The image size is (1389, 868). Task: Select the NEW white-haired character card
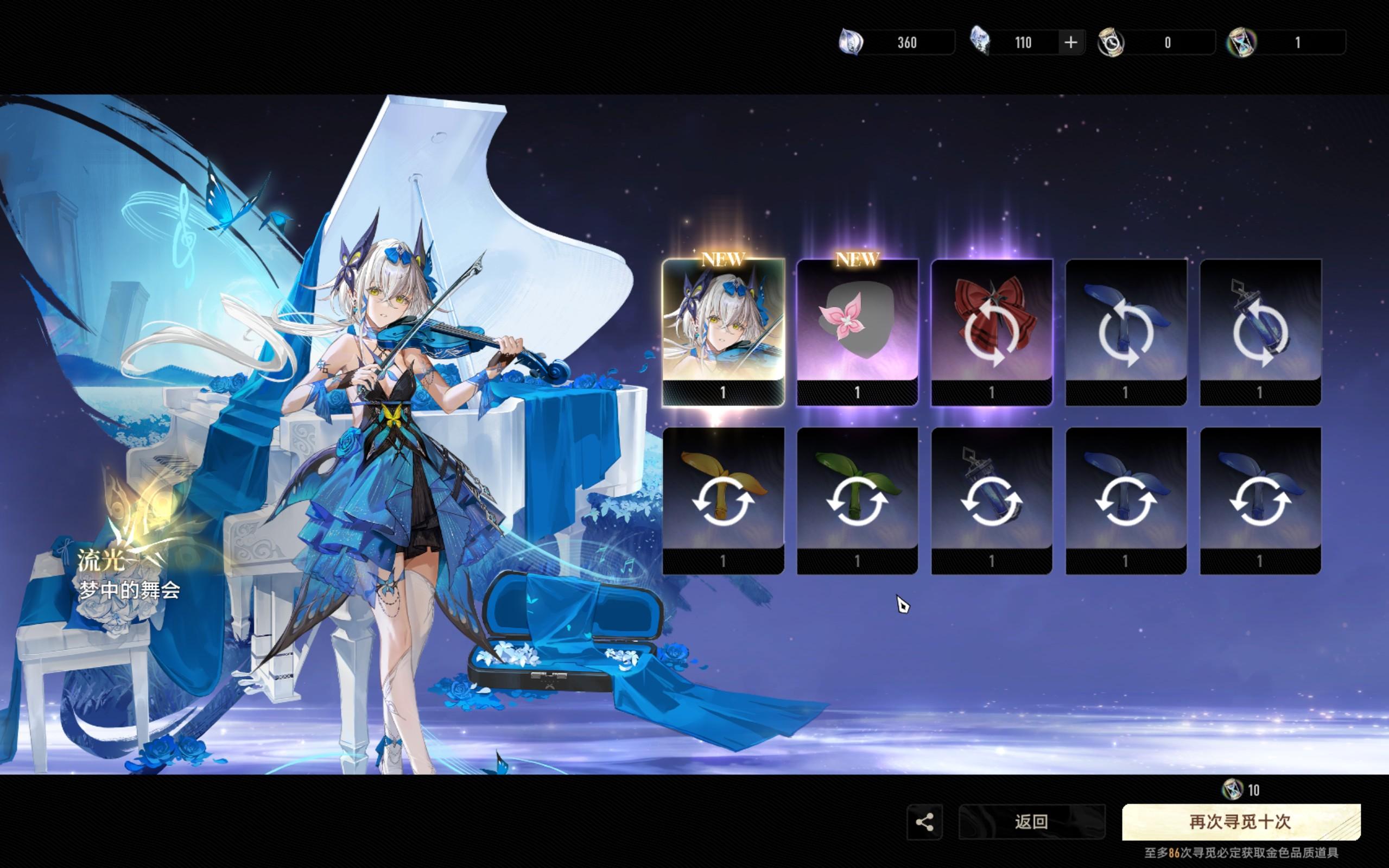722,332
